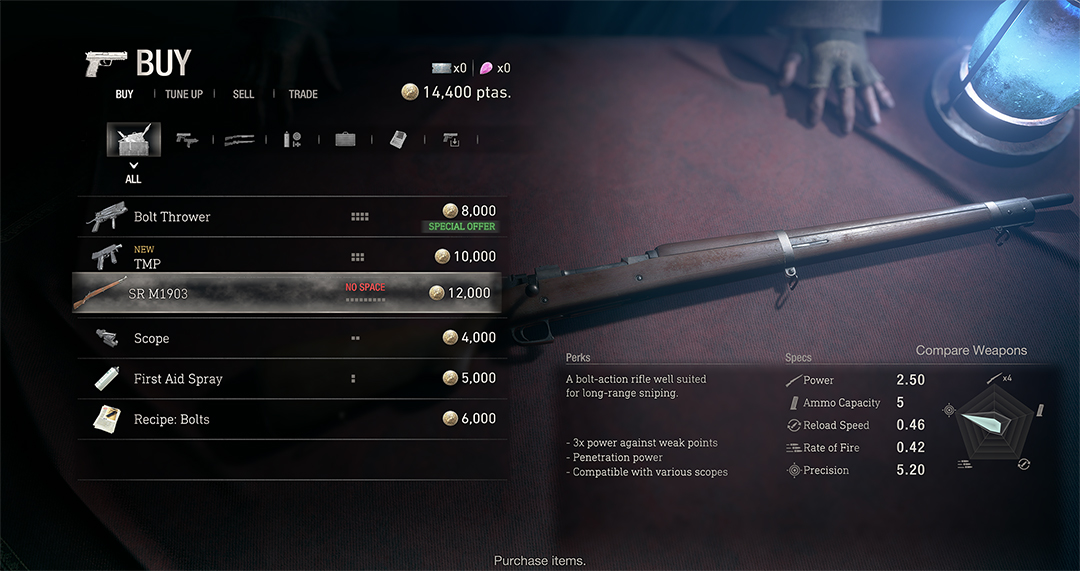Go to the Trade tab
The height and width of the screenshot is (571, 1080).
click(x=303, y=94)
